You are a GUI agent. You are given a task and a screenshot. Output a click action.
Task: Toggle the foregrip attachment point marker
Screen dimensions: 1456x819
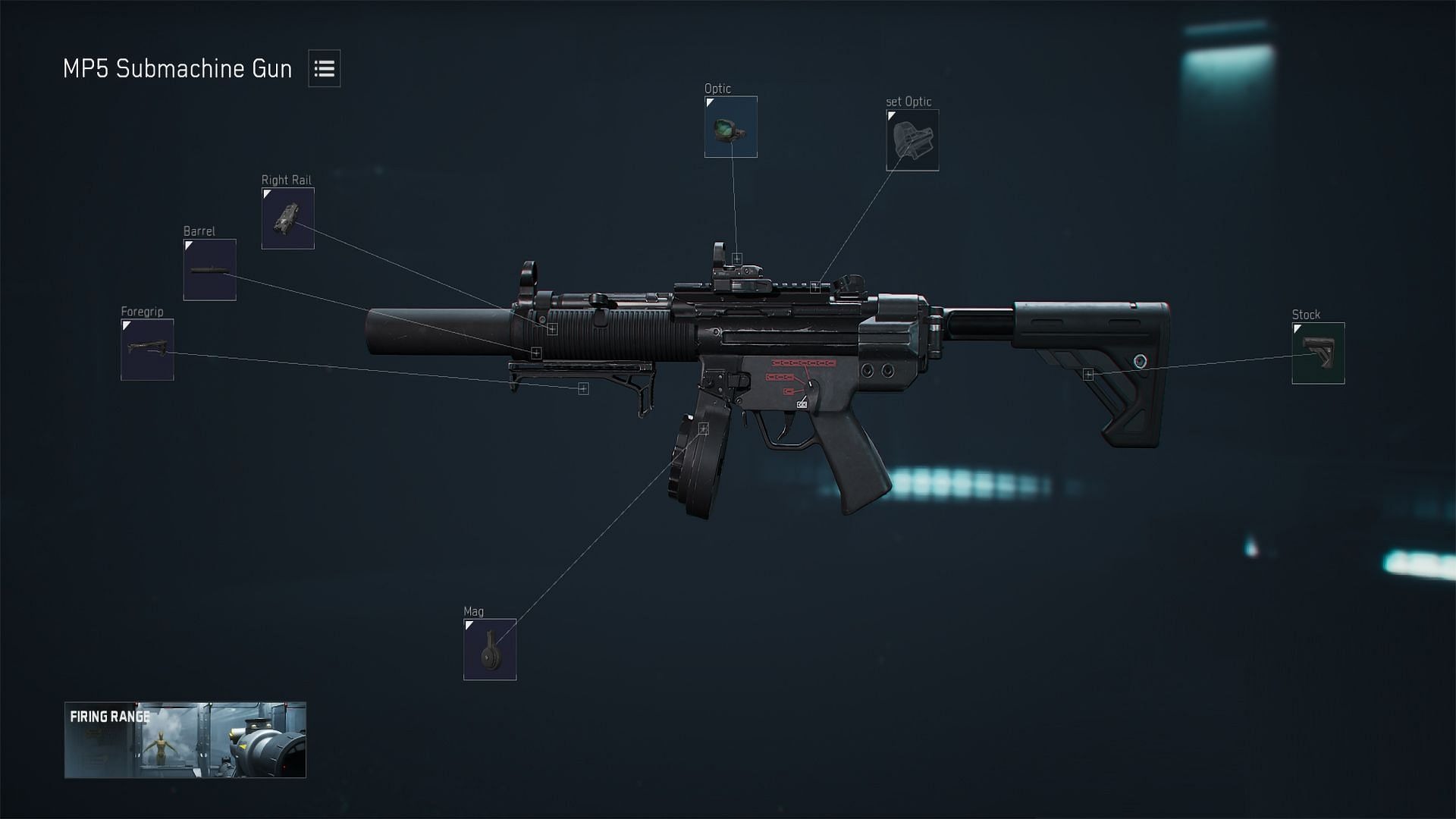pos(582,388)
